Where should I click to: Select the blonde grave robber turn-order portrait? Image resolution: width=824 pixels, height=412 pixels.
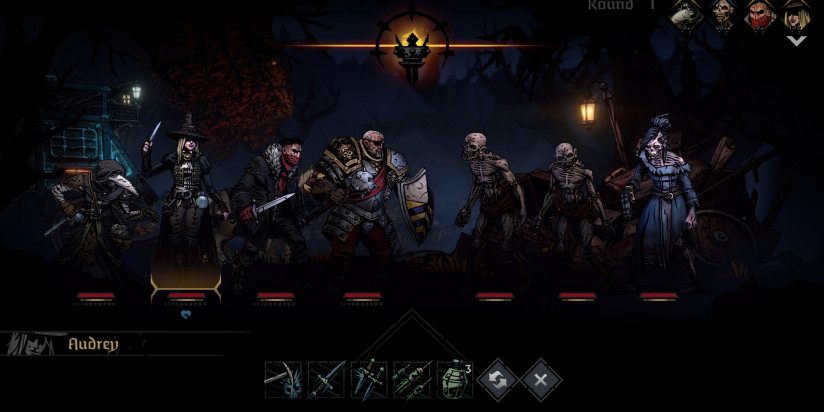pyautogui.click(x=797, y=15)
